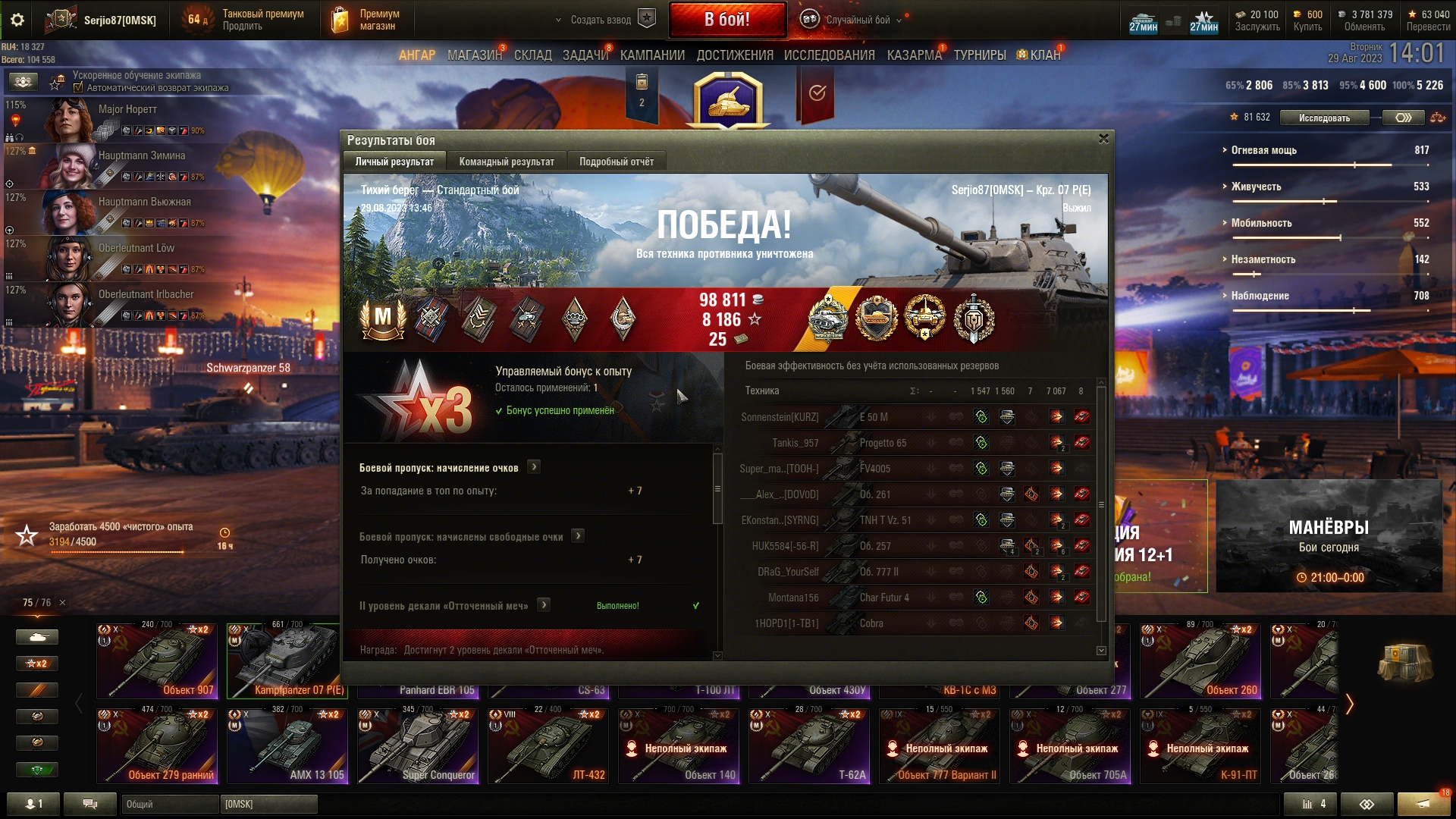Open the Случайный бой mode dropdown

pyautogui.click(x=858, y=20)
